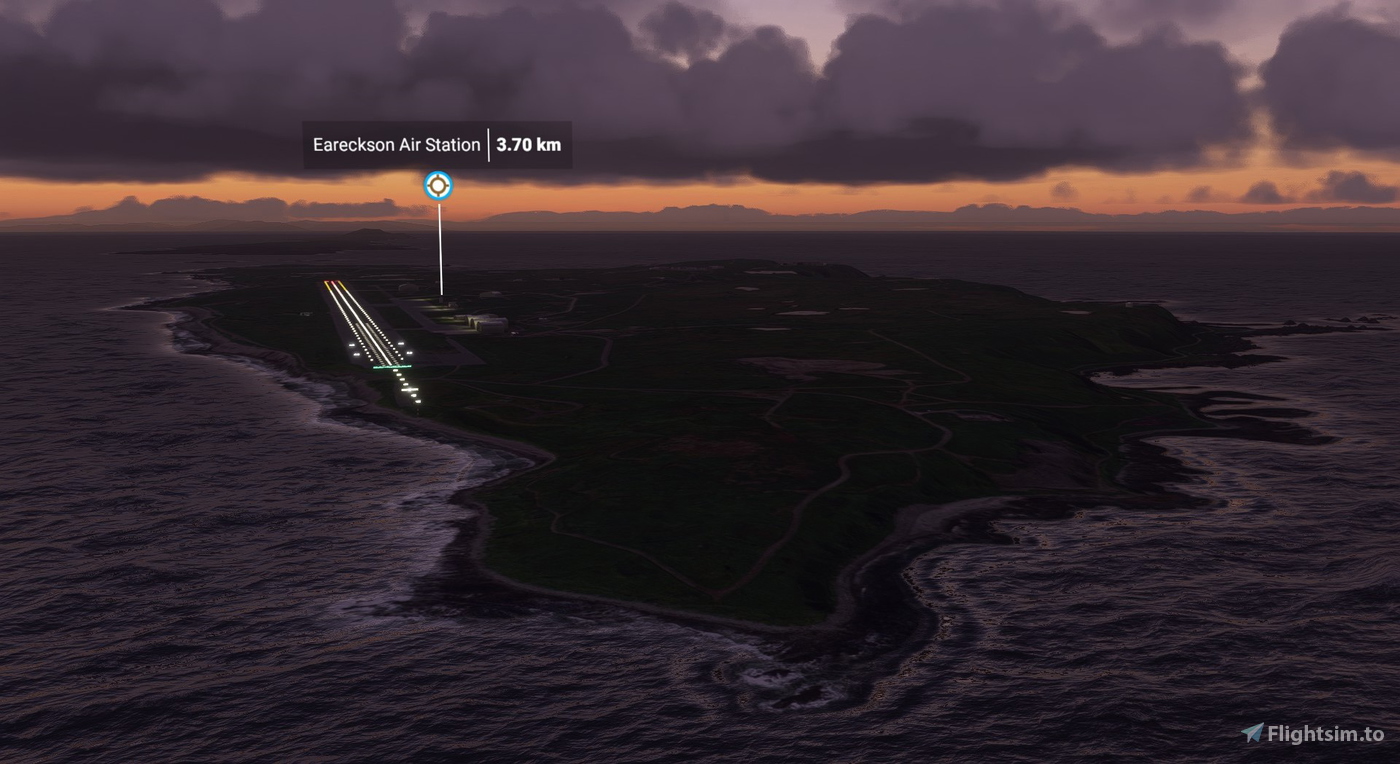This screenshot has width=1400, height=764.
Task: Click the Eareckson Air Station waypoint marker
Action: click(438, 186)
